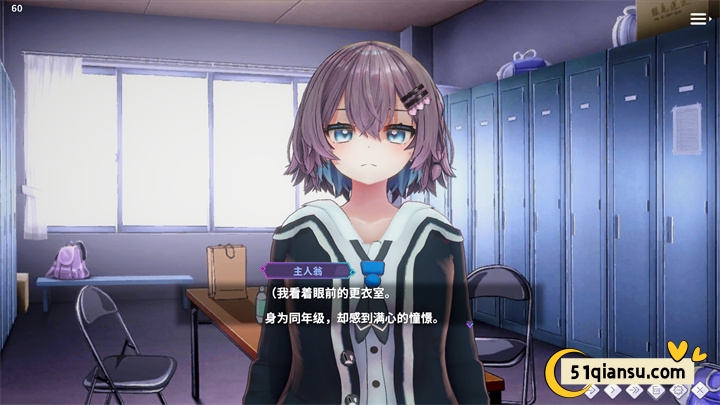
Task: Activate the double-arrow skip button
Action: [634, 390]
